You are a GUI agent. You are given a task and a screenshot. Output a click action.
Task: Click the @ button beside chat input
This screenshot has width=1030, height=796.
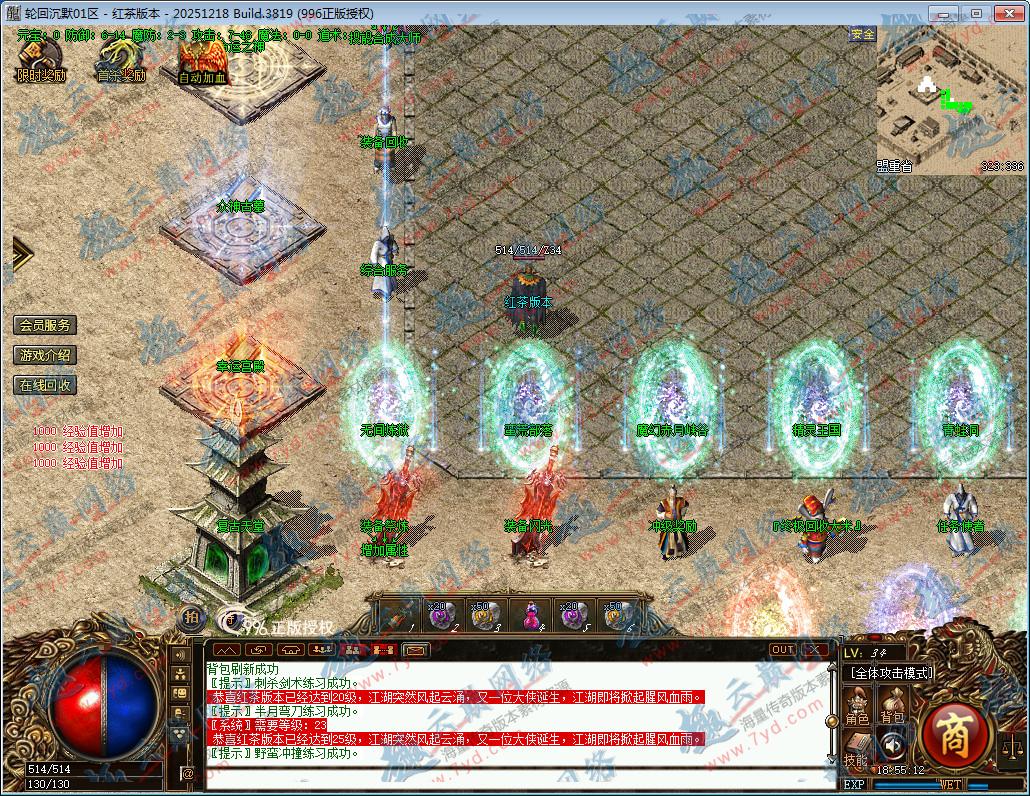tap(187, 773)
